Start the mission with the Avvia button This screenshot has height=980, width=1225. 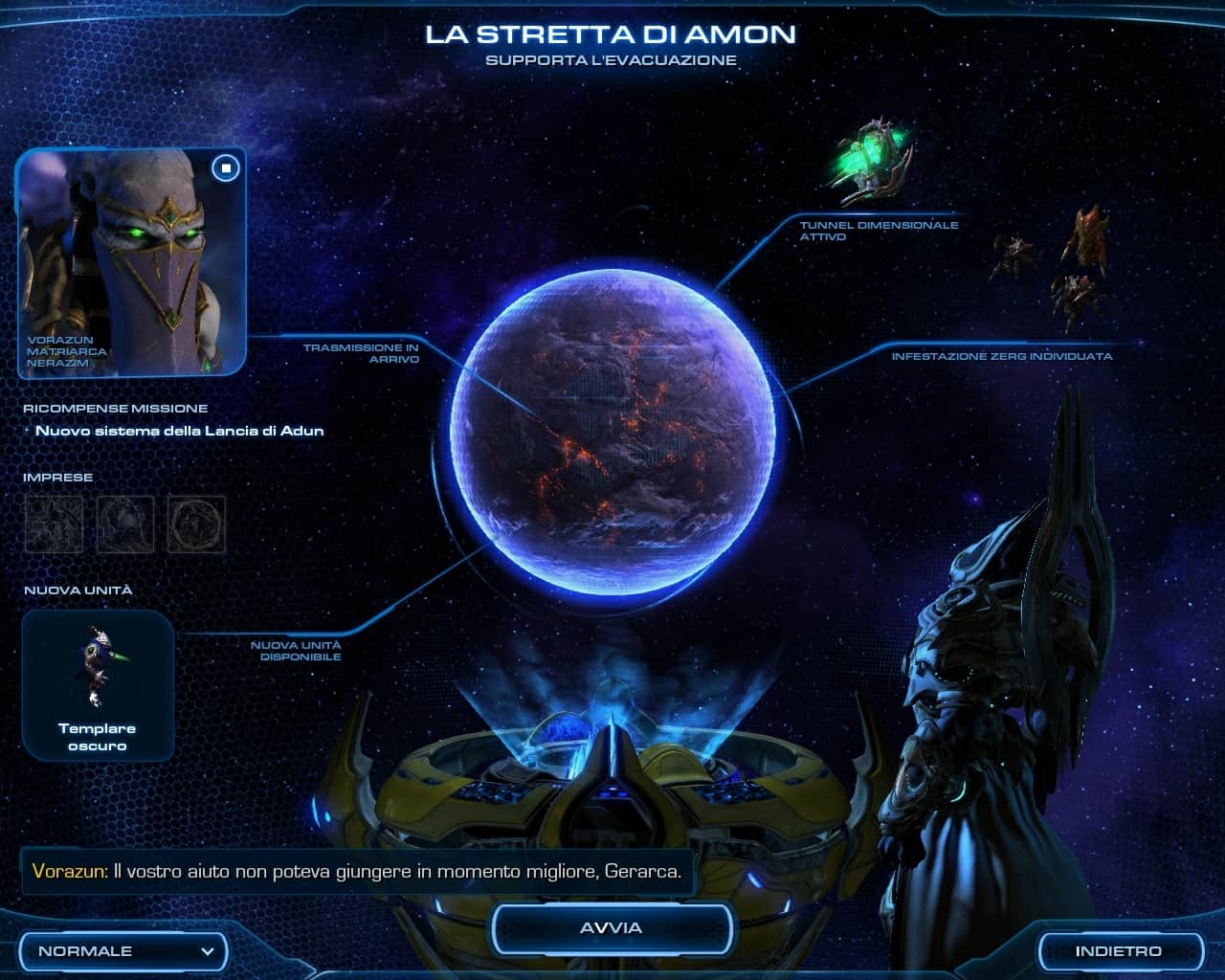point(612,928)
